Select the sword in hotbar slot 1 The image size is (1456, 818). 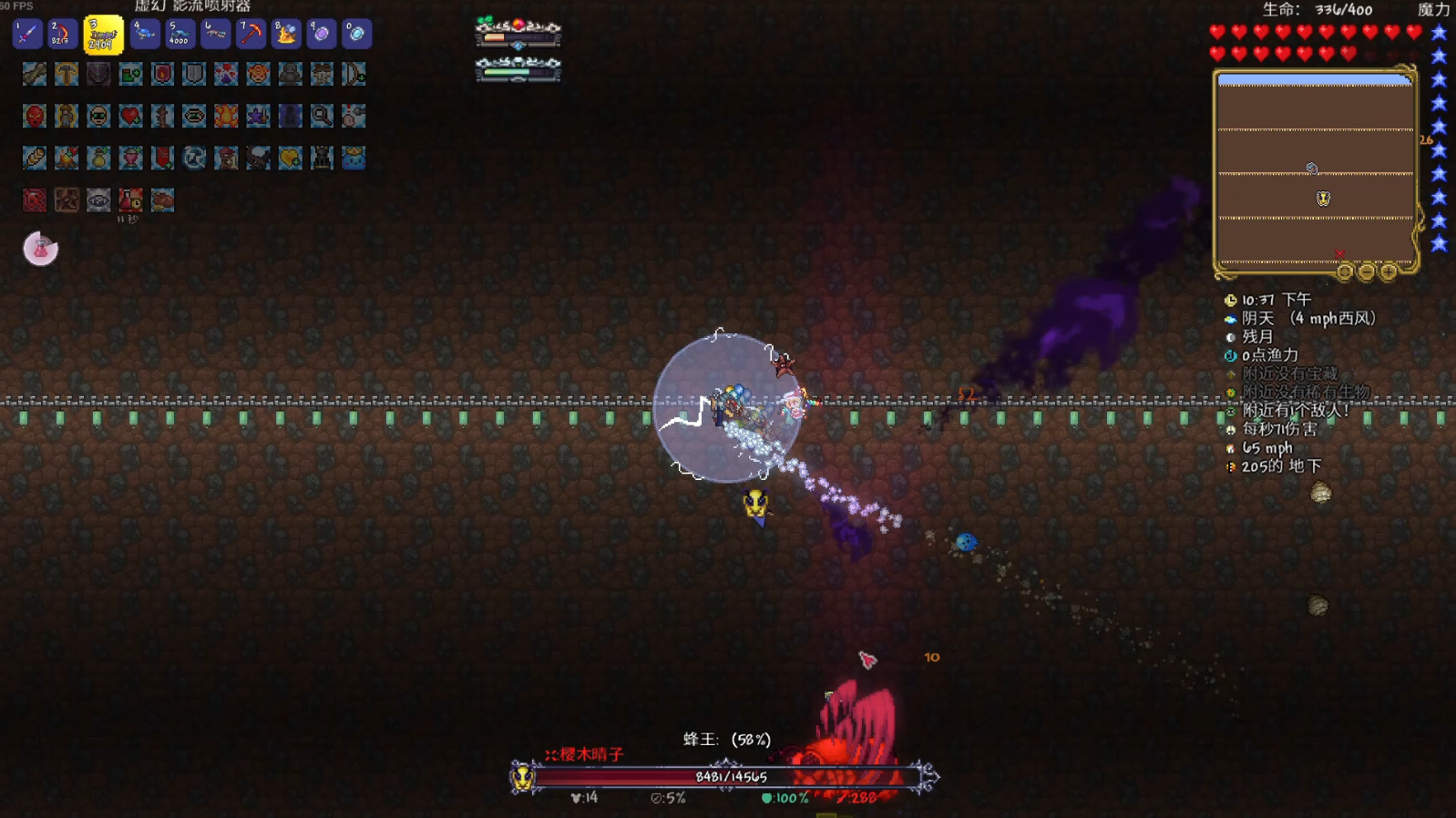pos(27,35)
